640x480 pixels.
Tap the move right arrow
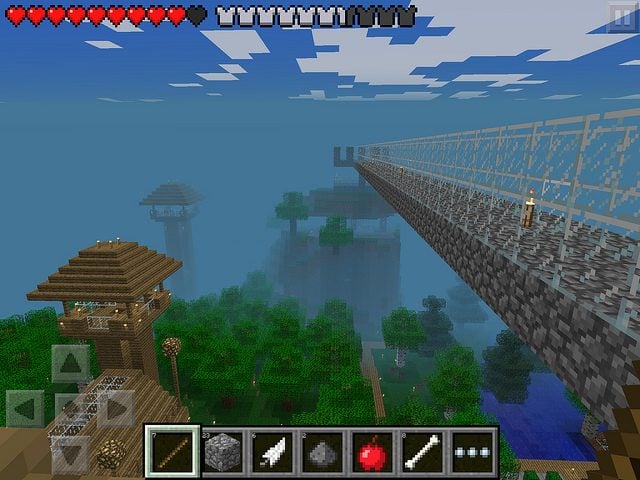point(115,409)
